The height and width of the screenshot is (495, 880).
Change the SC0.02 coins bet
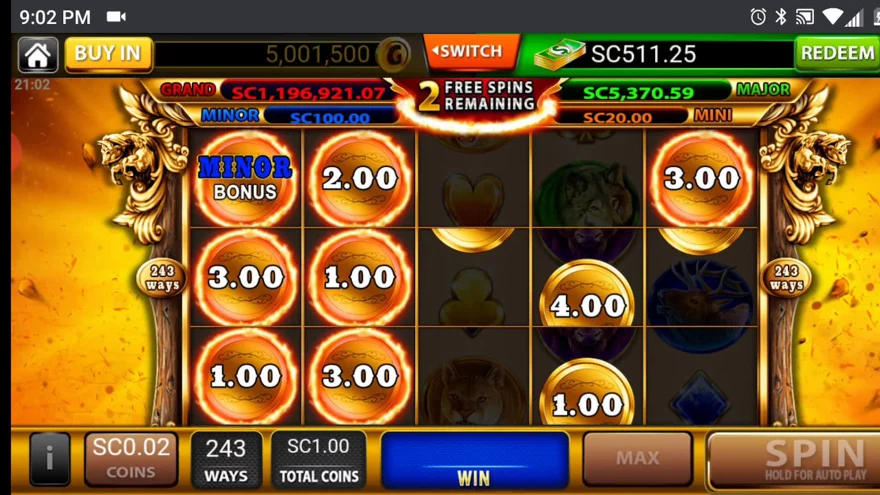[131, 459]
